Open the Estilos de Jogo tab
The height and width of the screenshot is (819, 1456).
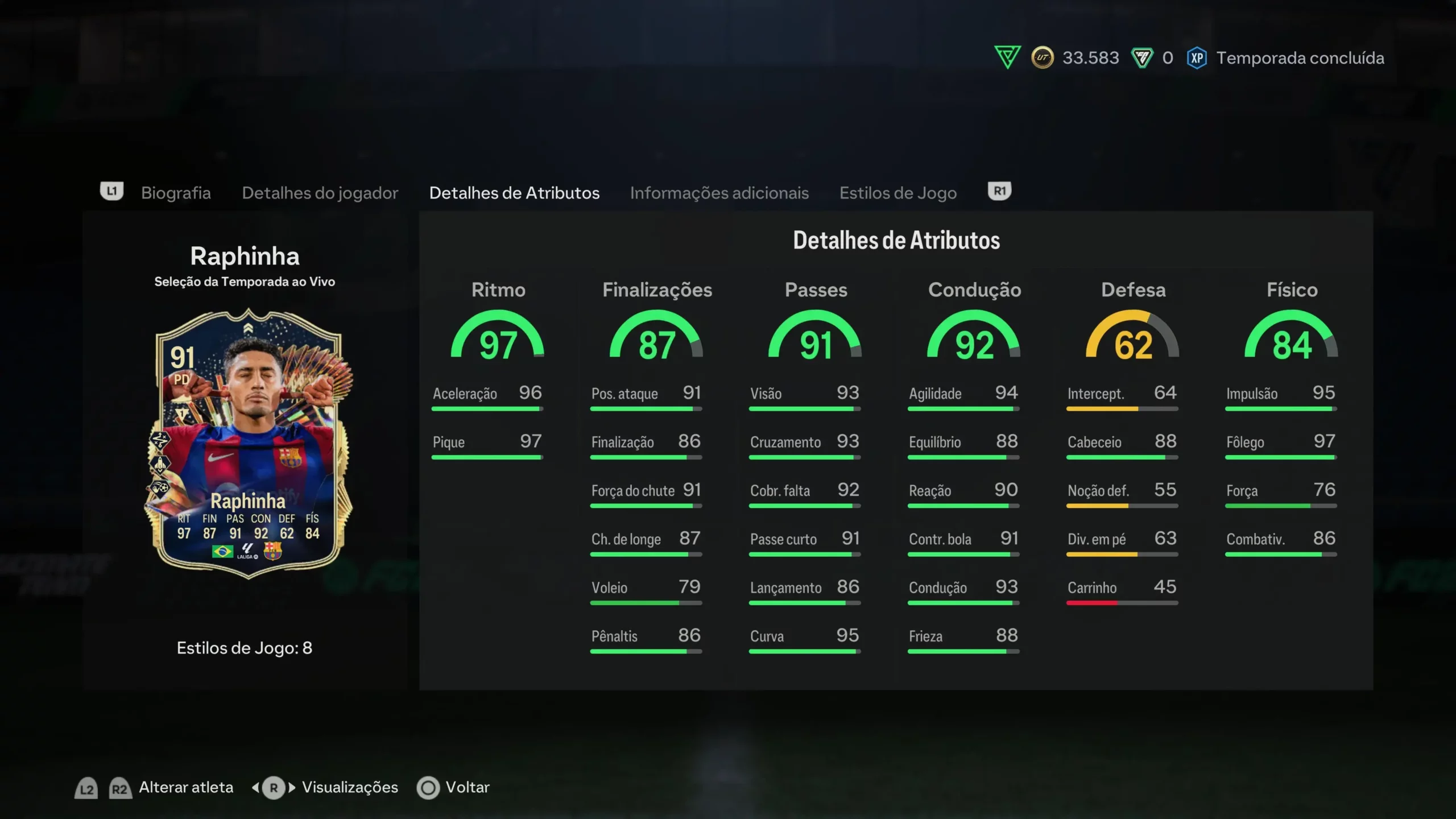(898, 193)
